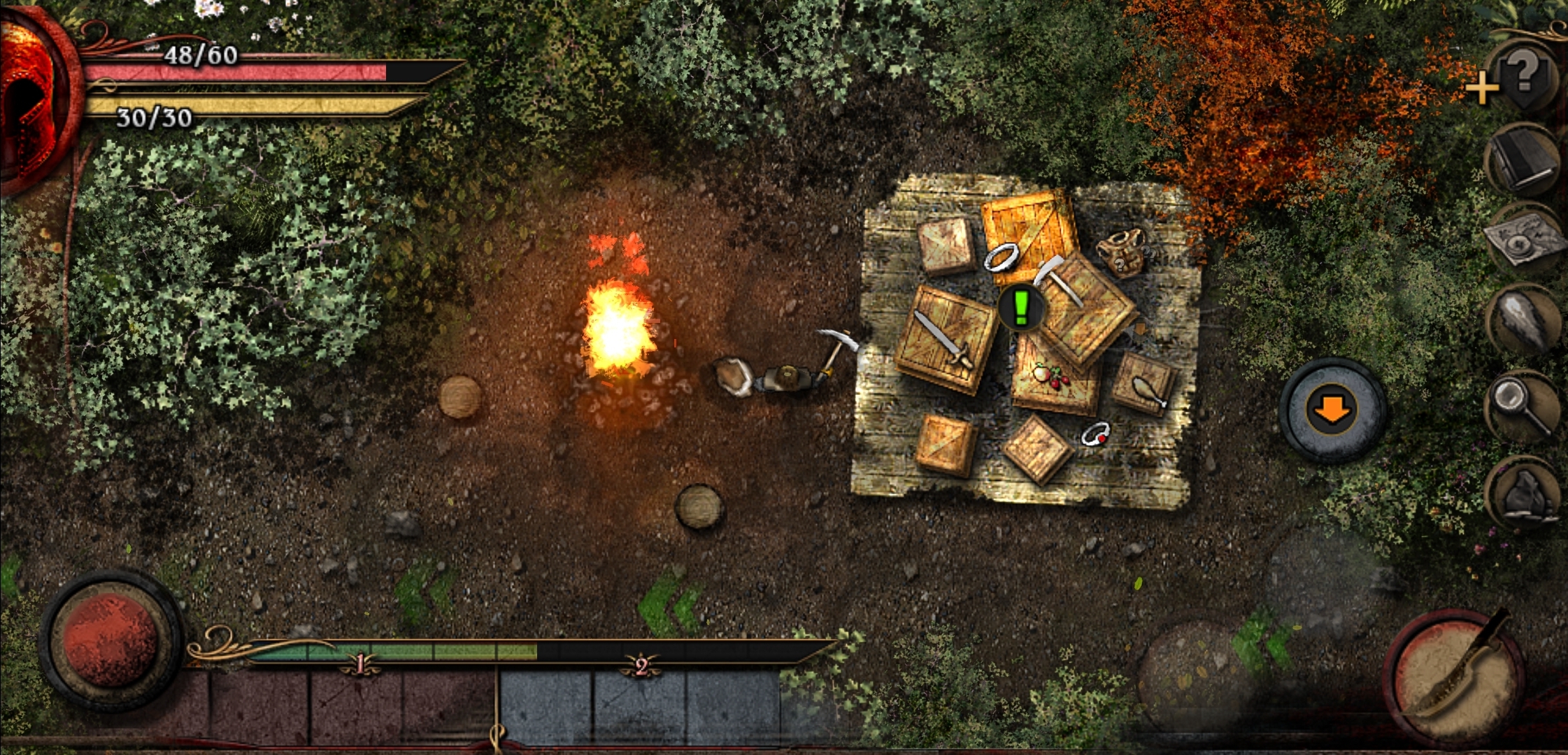Tap the green exclamation mark marker
The image size is (1568, 755).
pos(1021,308)
